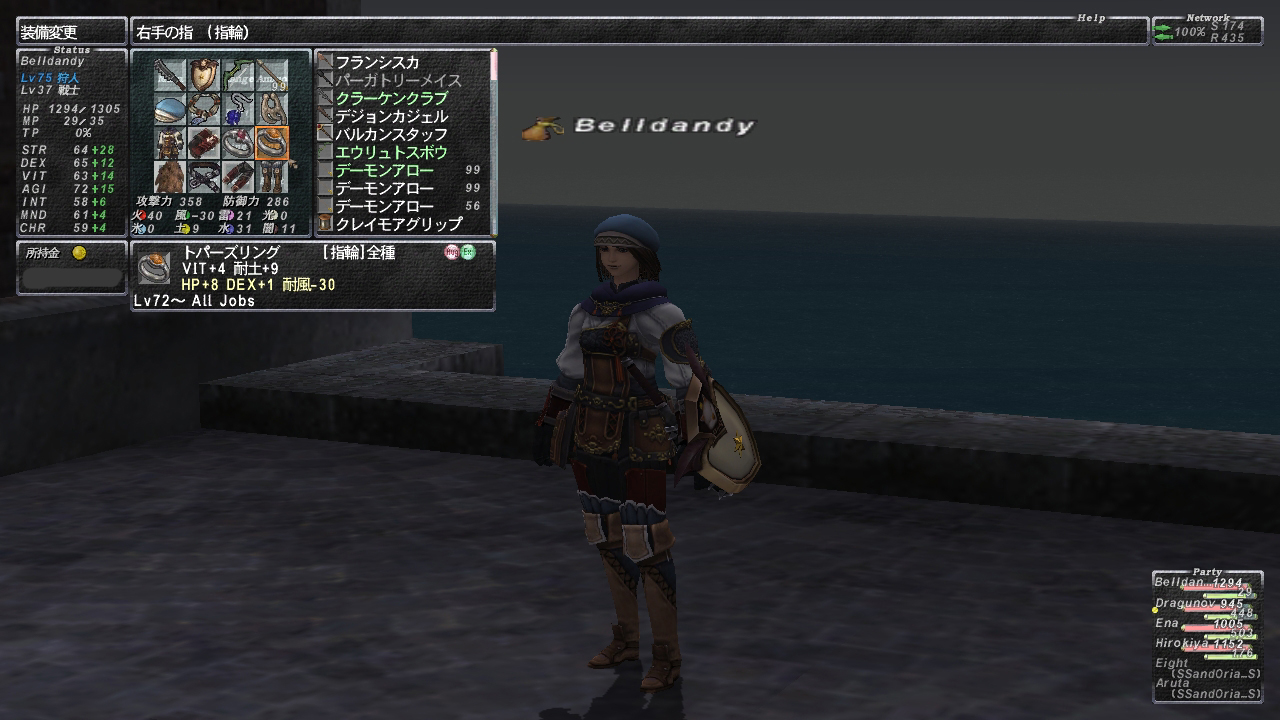Select クラーケンクラブ in the item list

[391, 98]
